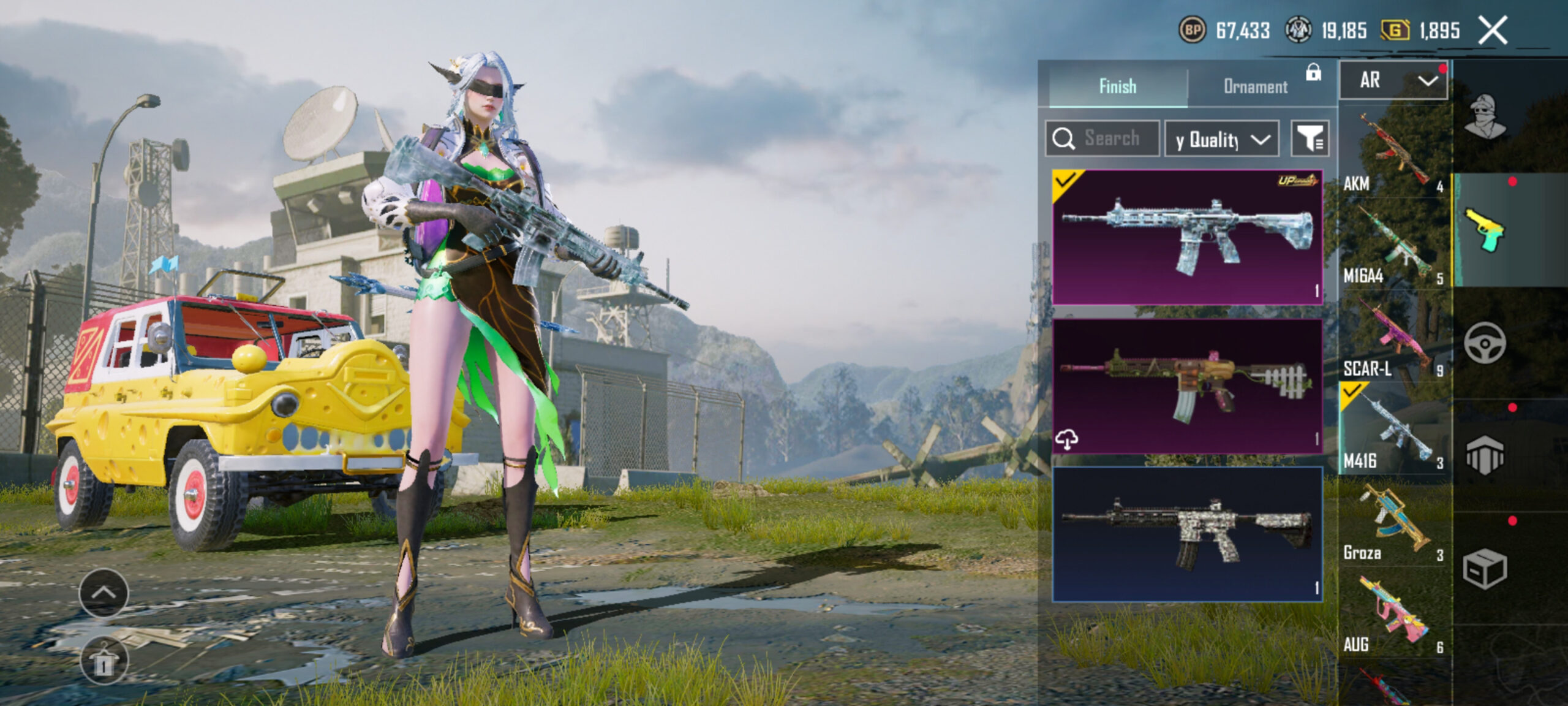Open the Quality sort dropdown
This screenshot has width=1568, height=706.
[1221, 139]
